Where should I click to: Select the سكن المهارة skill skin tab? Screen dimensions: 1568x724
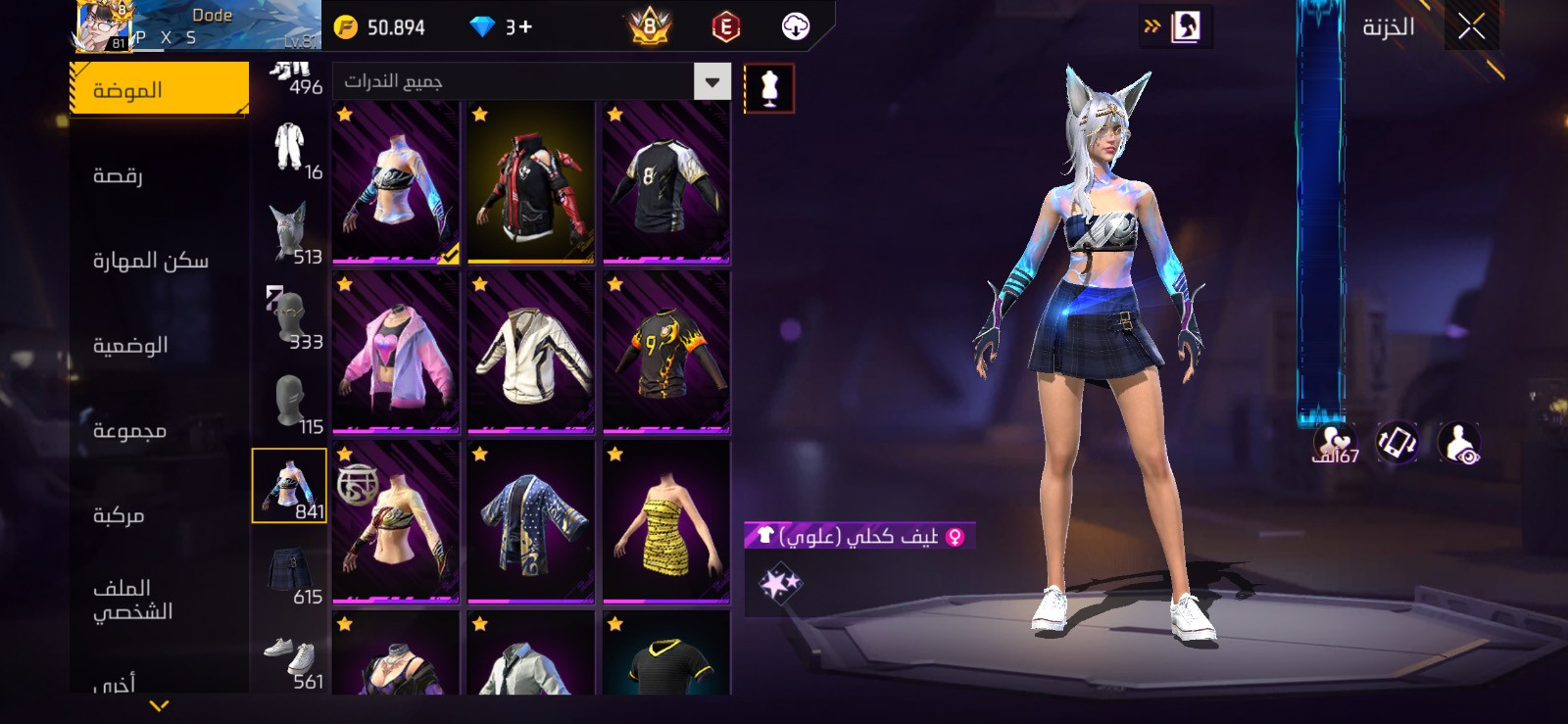click(151, 261)
